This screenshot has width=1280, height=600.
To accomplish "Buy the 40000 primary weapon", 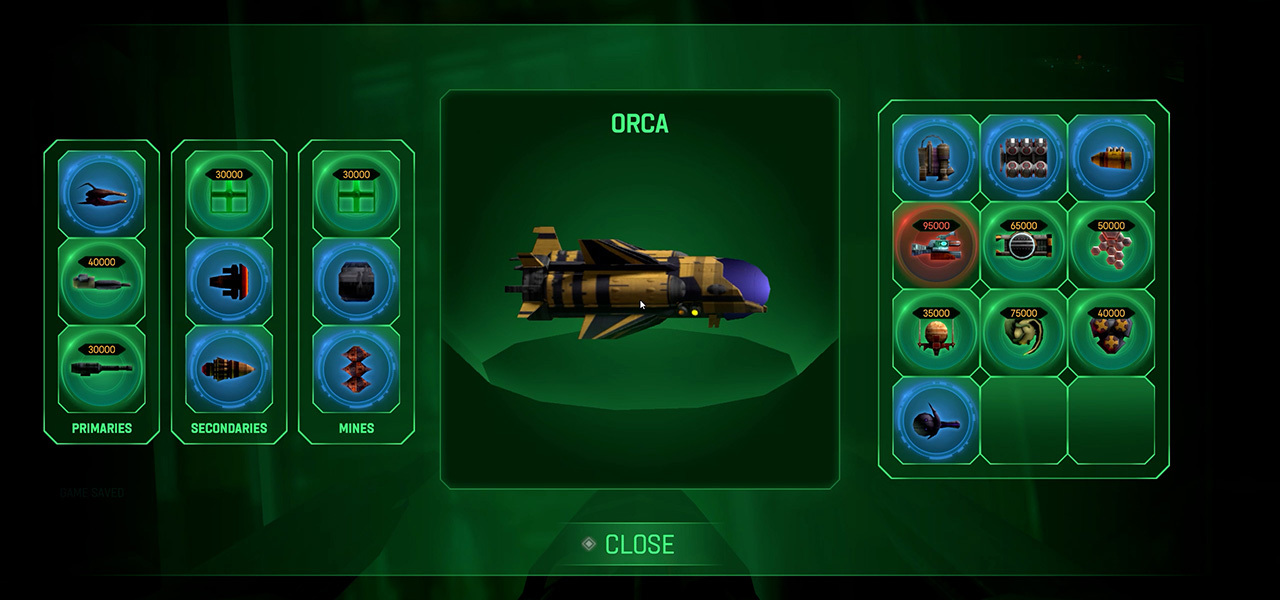I will click(x=101, y=282).
